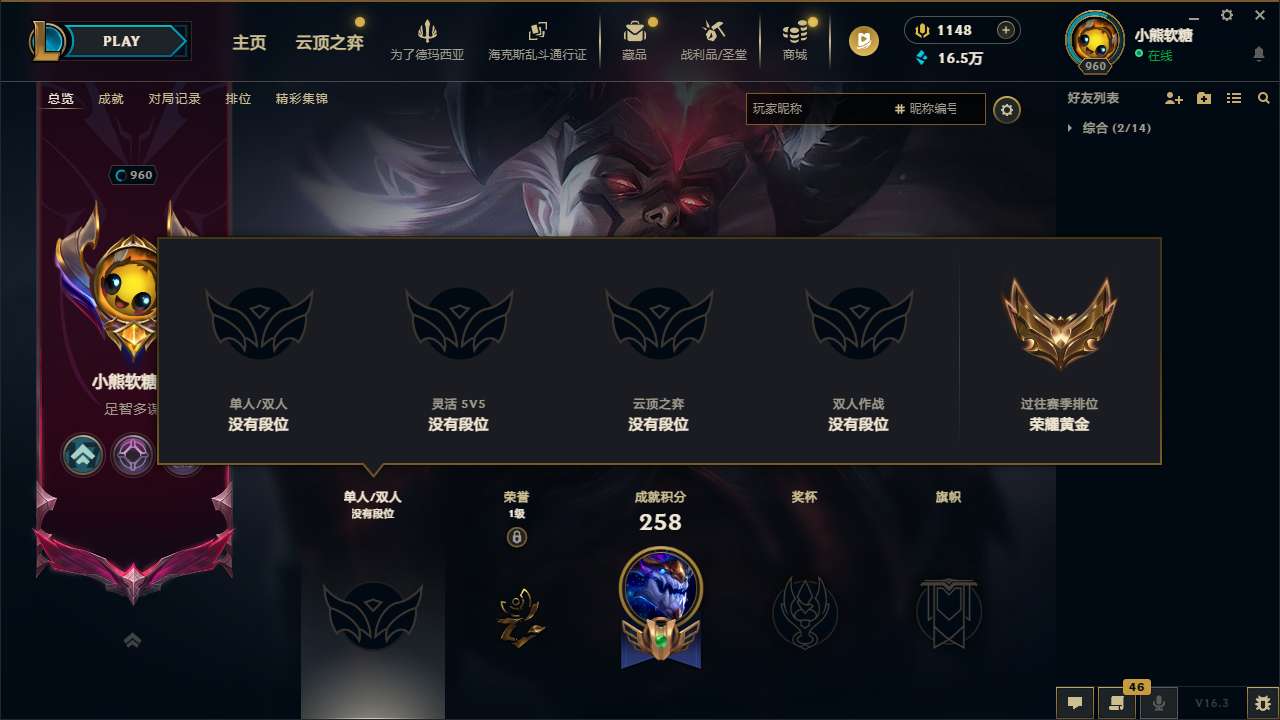Click the PLAY button
The image size is (1280, 720).
[x=122, y=41]
